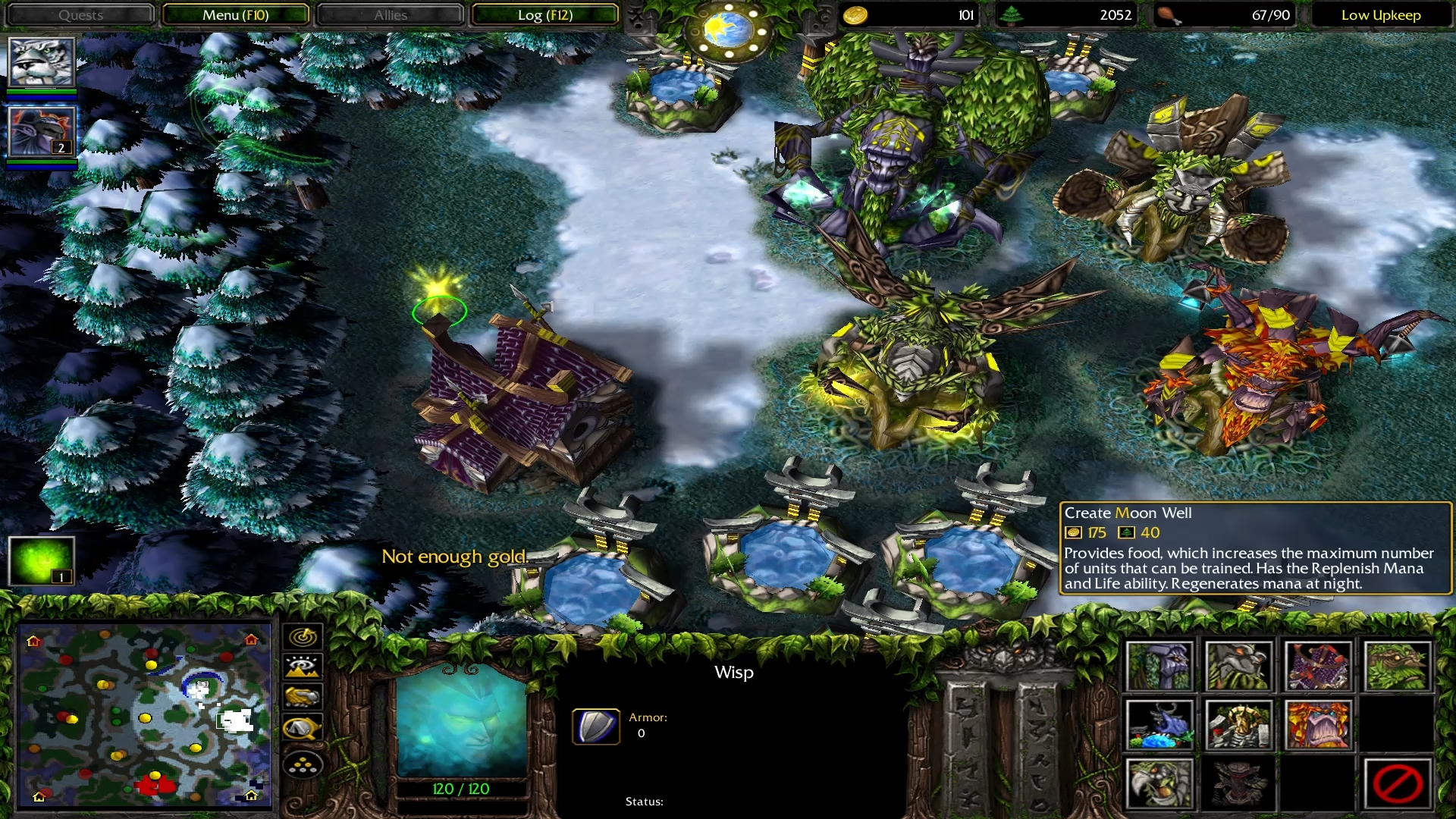Choose the Ancient of War build icon
This screenshot has width=1456, height=819.
[x=1238, y=667]
